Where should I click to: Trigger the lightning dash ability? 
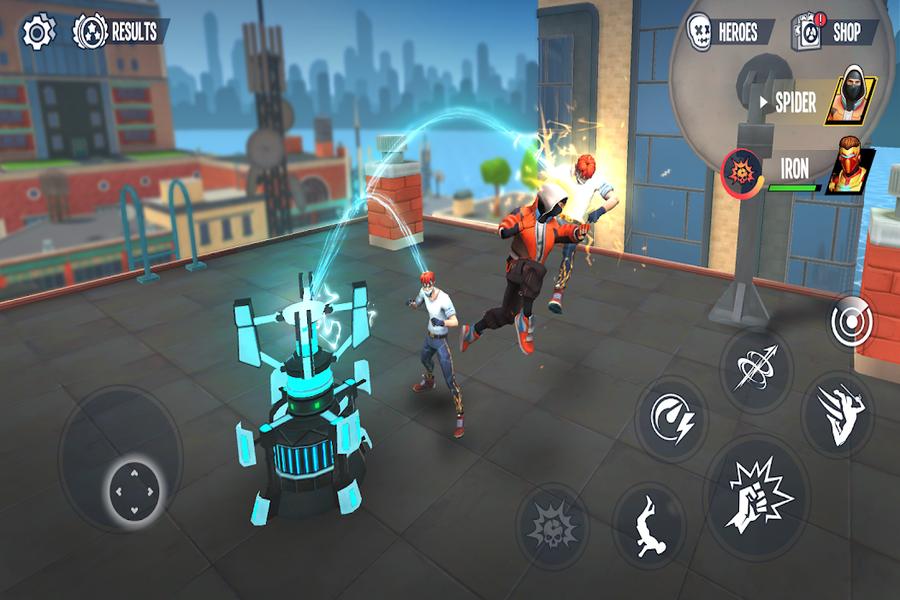pyautogui.click(x=671, y=418)
